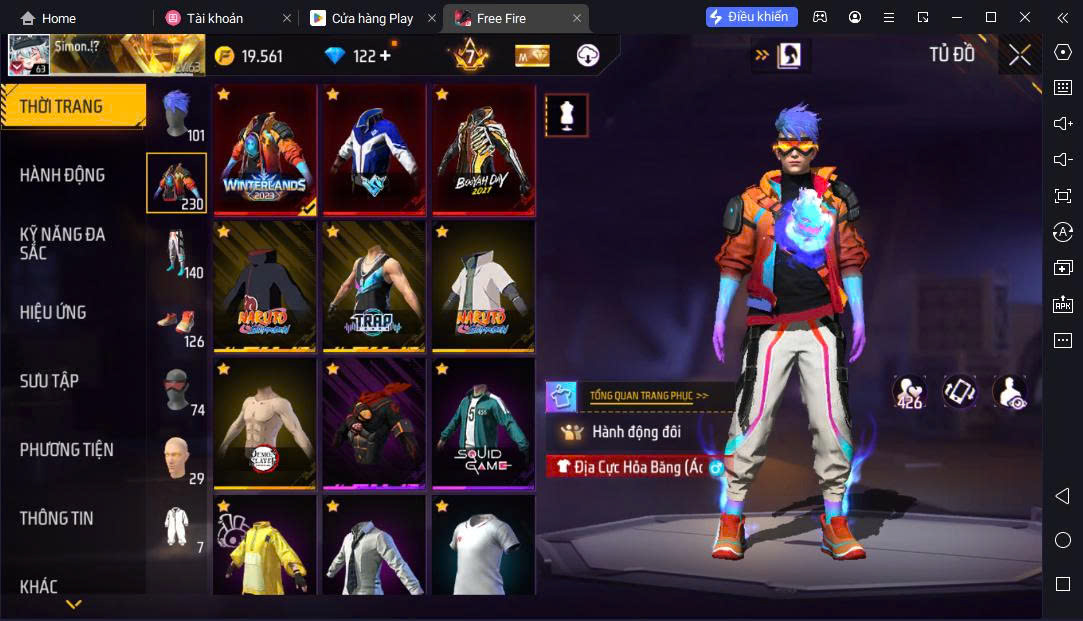Viewport: 1083px width, 621px height.
Task: Equip the Trap tank top
Action: point(374,287)
